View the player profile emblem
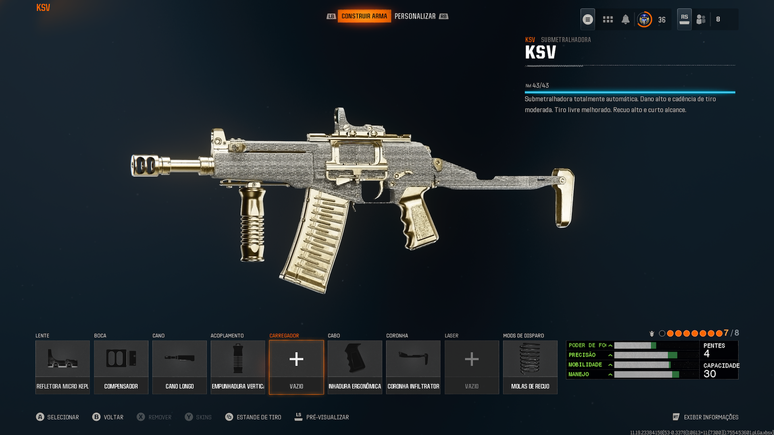Image resolution: width=774 pixels, height=435 pixels. click(645, 19)
